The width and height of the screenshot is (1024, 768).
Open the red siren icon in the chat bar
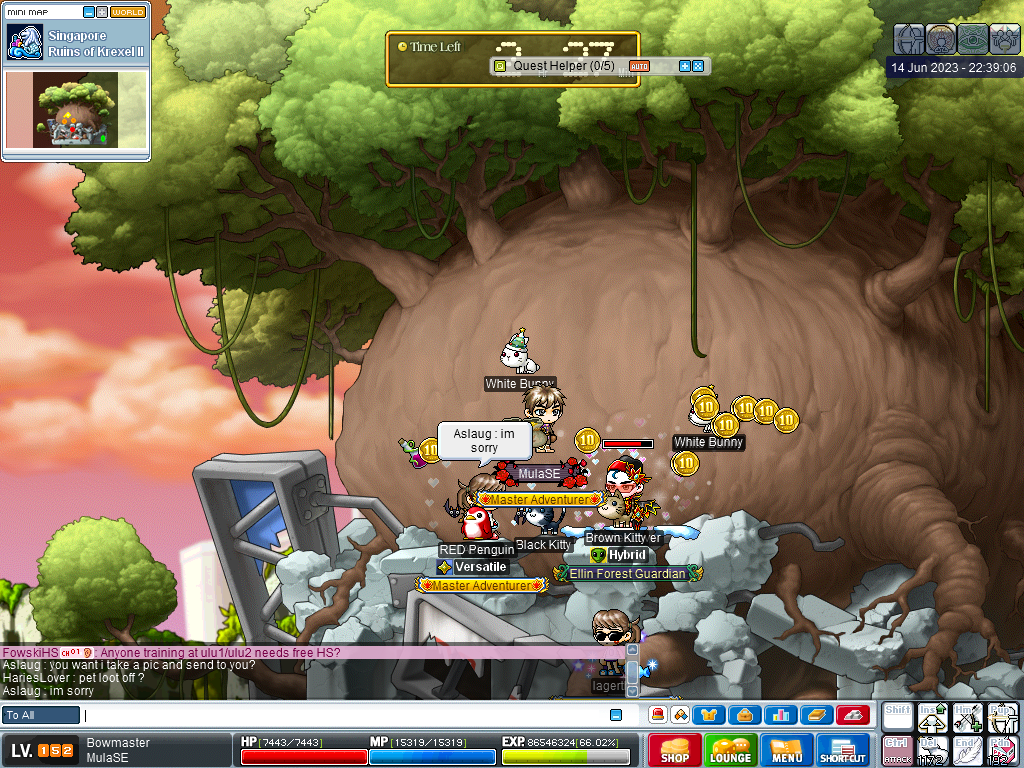tap(658, 715)
